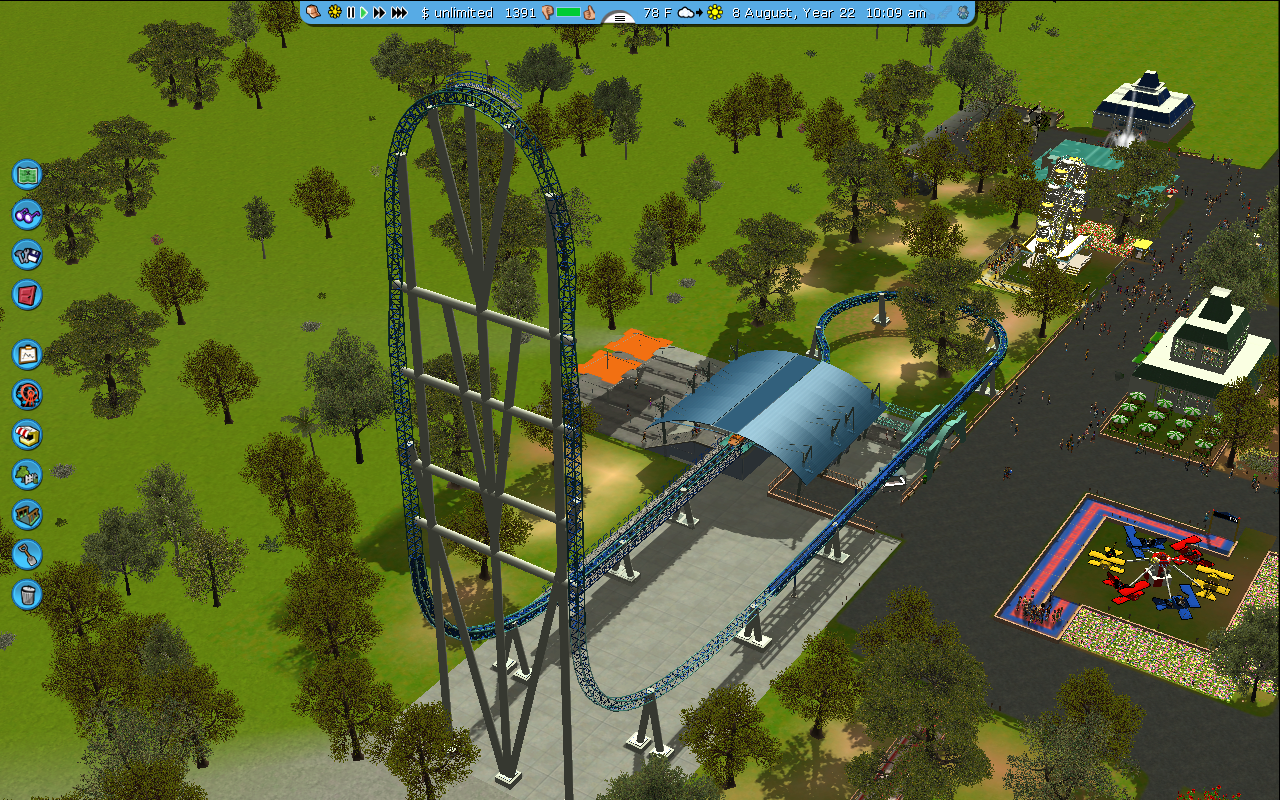Set game speed to double fast-forward
The height and width of the screenshot is (800, 1280).
click(380, 13)
